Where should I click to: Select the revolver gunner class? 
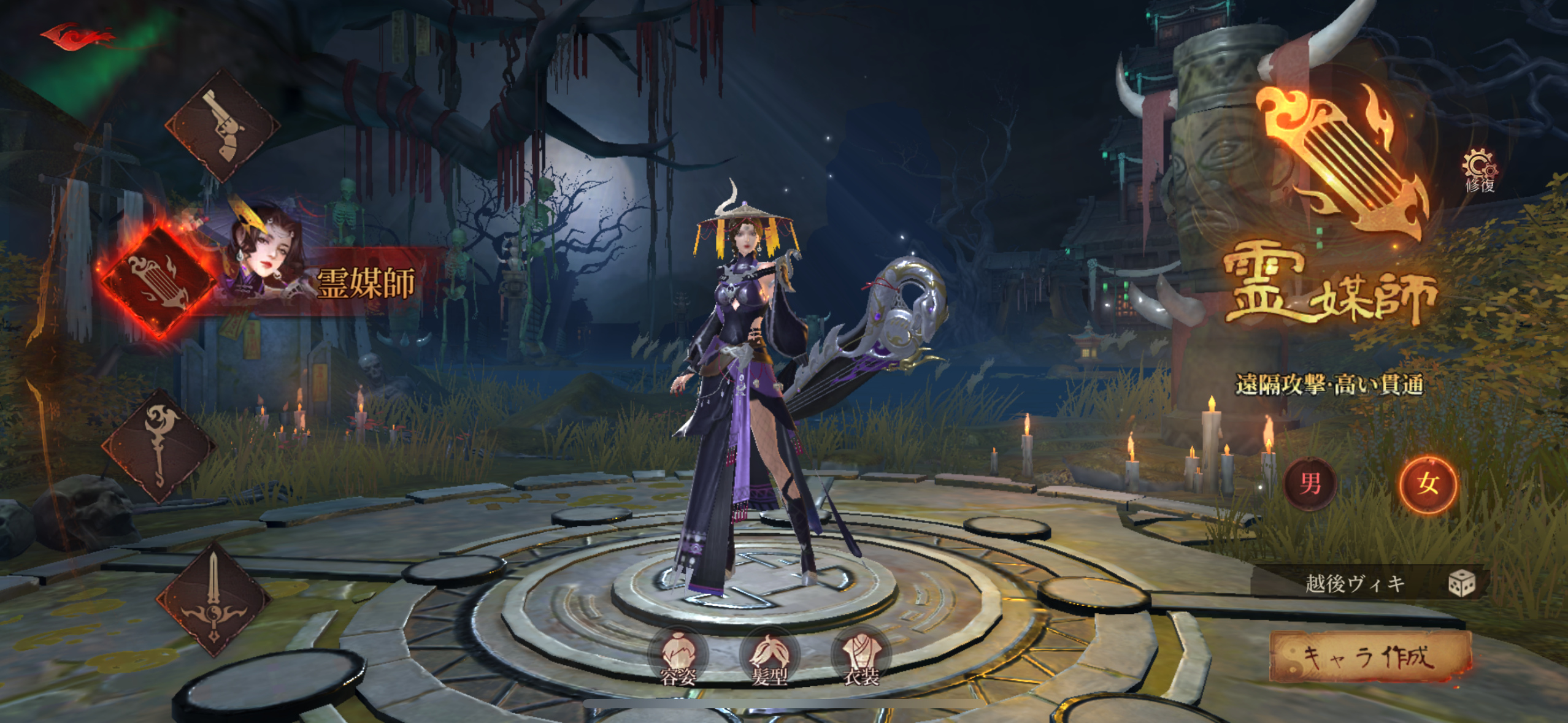(x=222, y=127)
